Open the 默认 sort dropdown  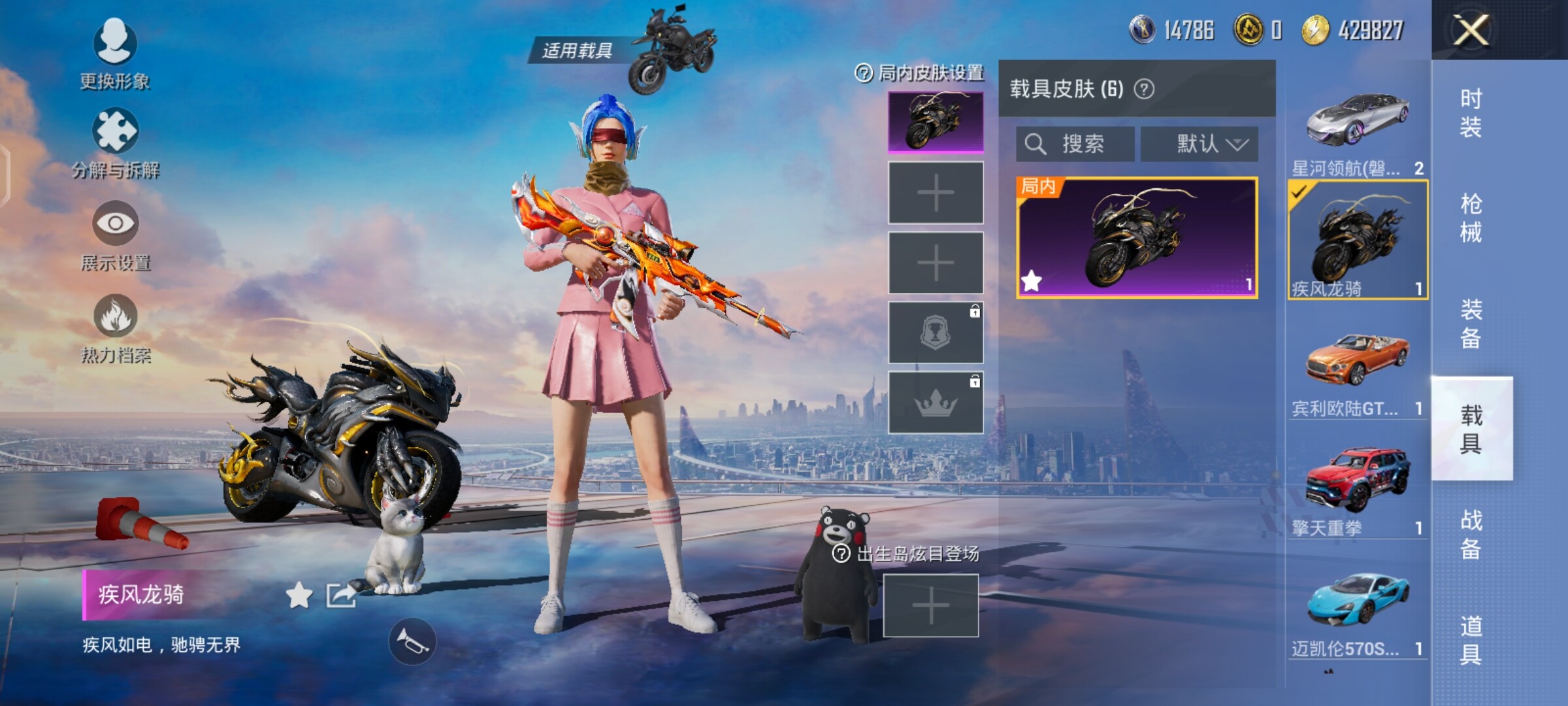pyautogui.click(x=1199, y=144)
